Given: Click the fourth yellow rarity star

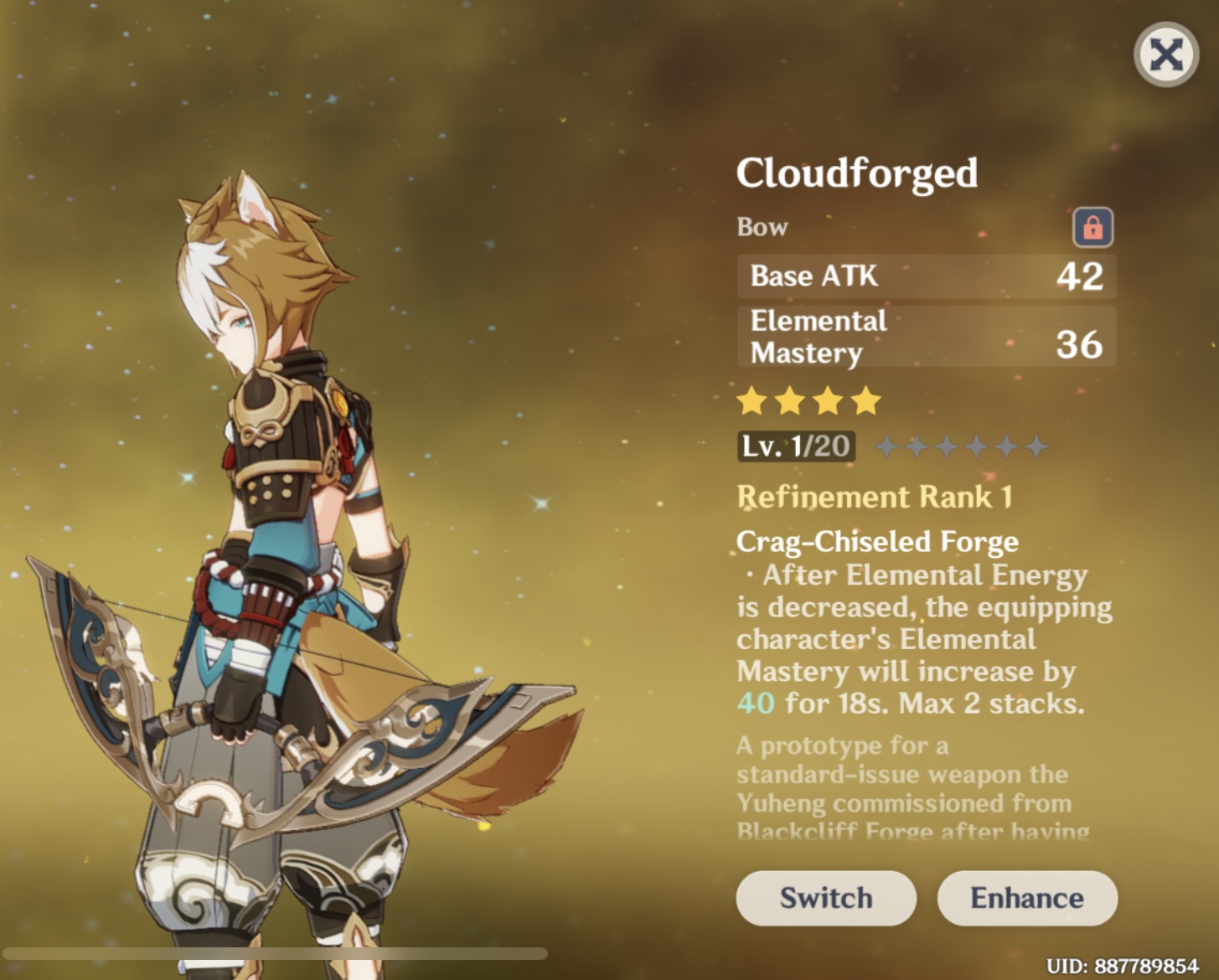Looking at the screenshot, I should 865,402.
